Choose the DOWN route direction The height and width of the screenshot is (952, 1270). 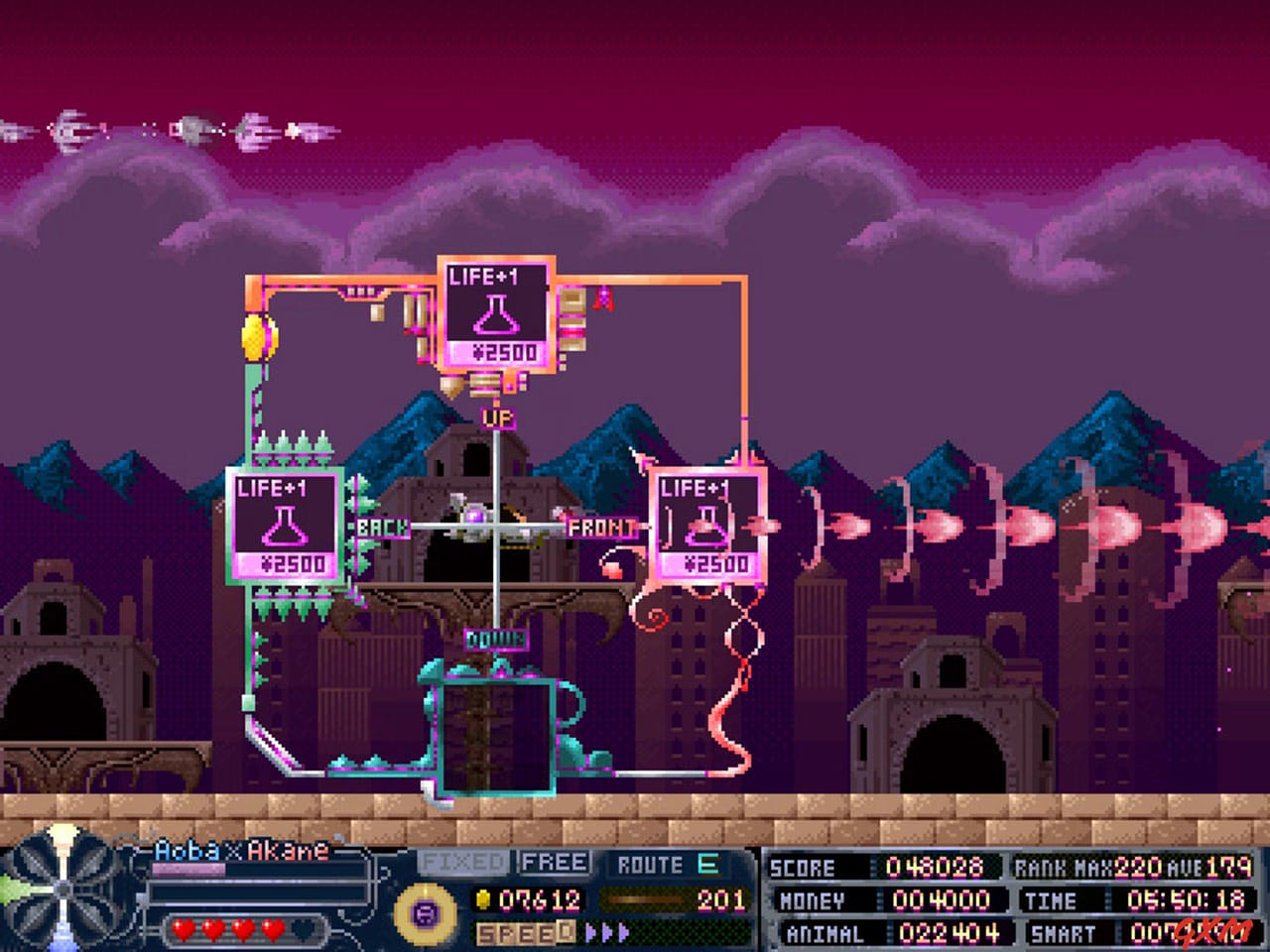point(495,640)
